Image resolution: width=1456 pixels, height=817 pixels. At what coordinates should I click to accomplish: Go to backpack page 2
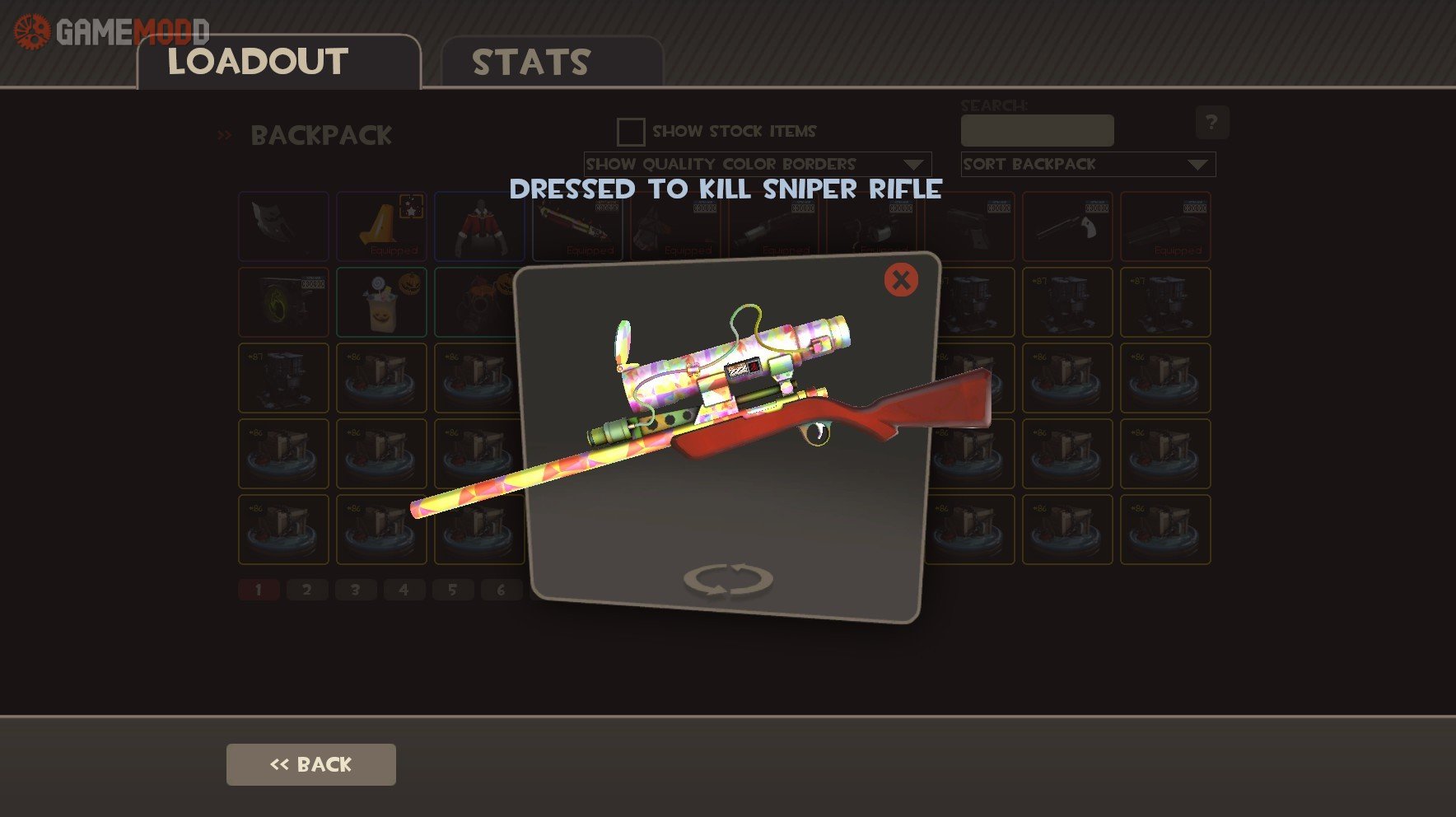307,590
